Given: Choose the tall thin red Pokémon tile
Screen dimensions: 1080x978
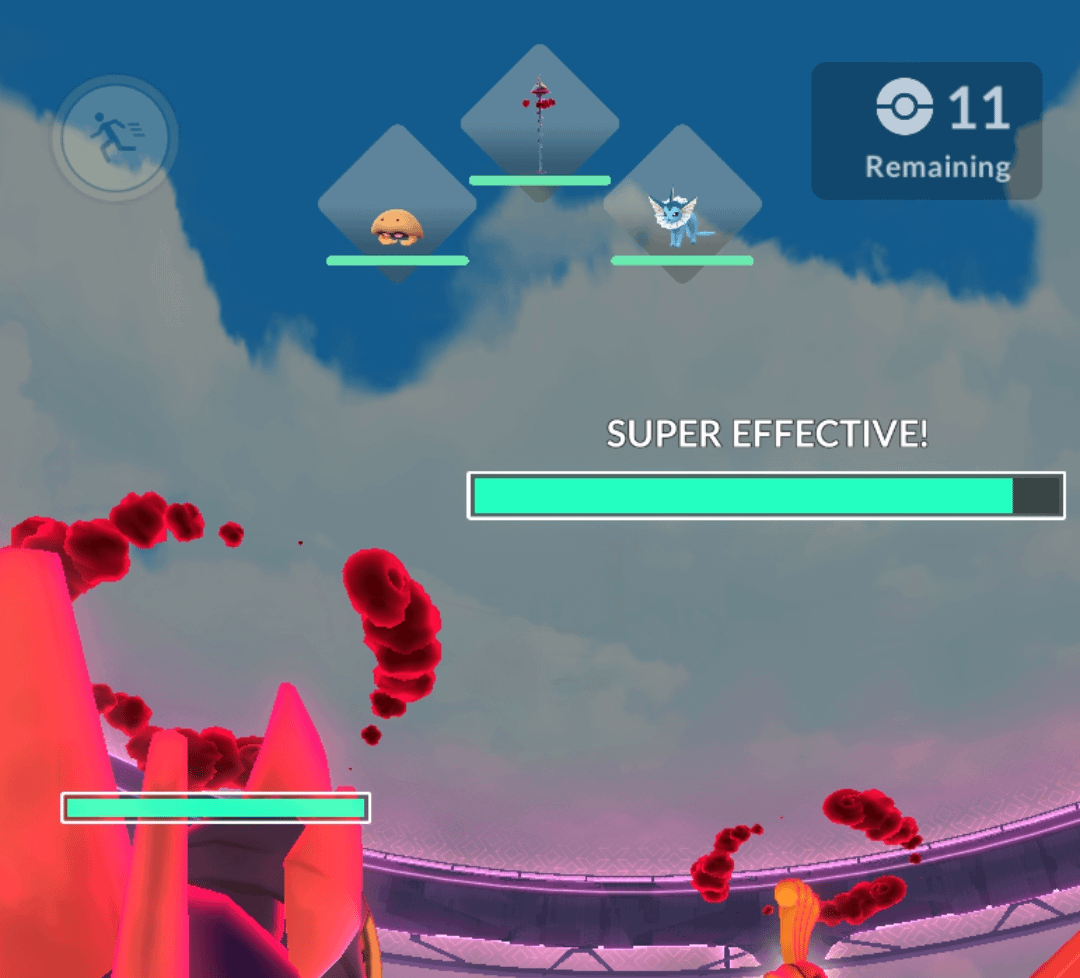Looking at the screenshot, I should click(540, 123).
